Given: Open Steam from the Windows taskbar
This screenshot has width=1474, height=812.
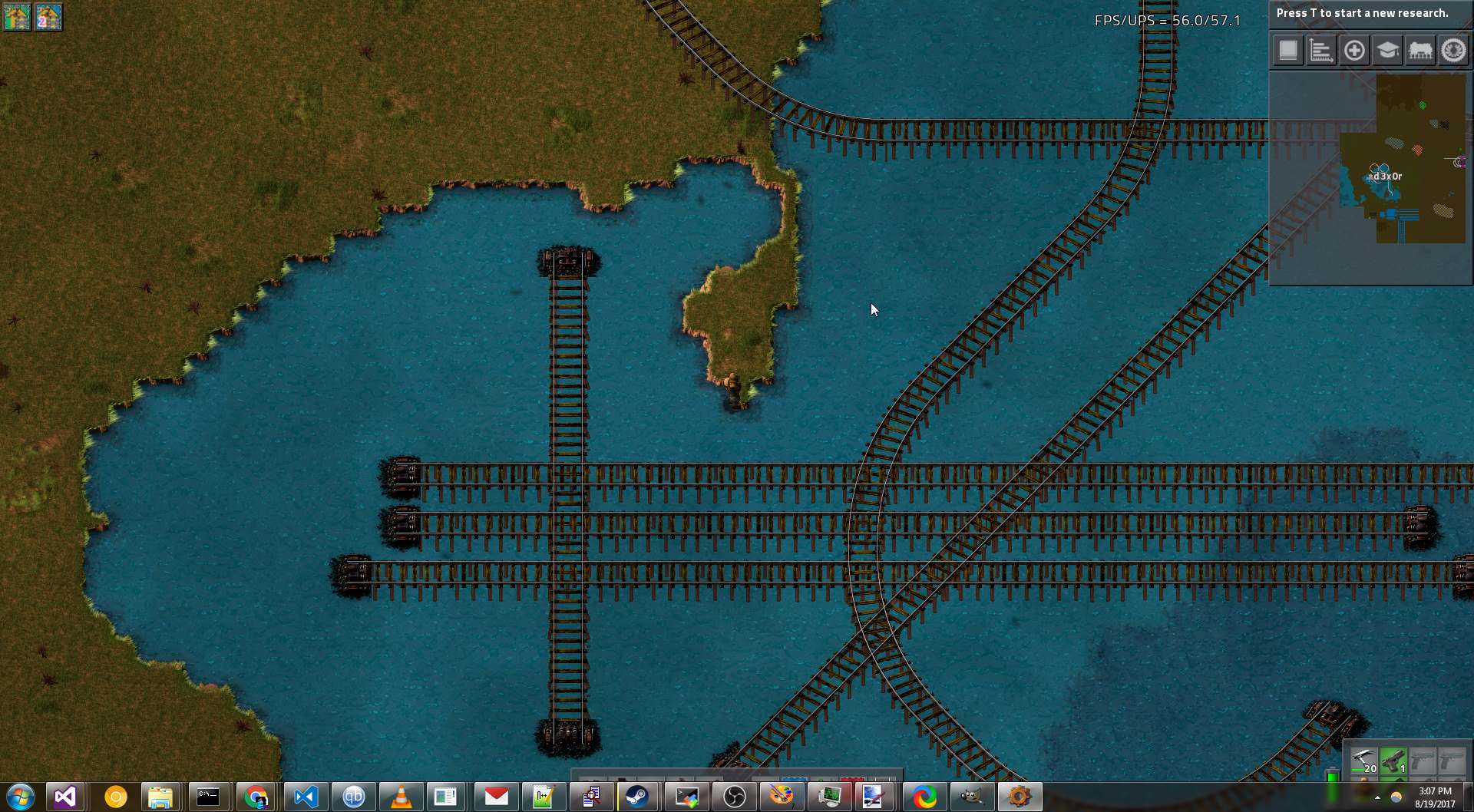Looking at the screenshot, I should (637, 797).
